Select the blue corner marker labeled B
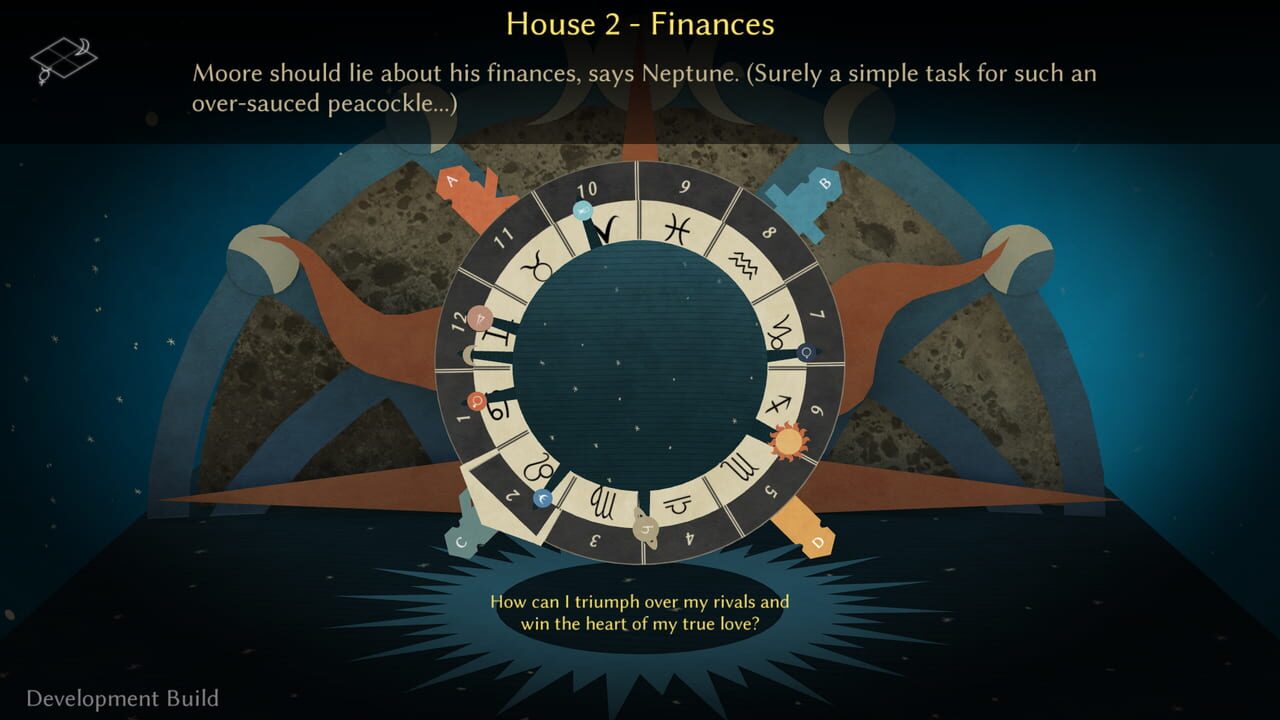The height and width of the screenshot is (720, 1280). (x=824, y=181)
